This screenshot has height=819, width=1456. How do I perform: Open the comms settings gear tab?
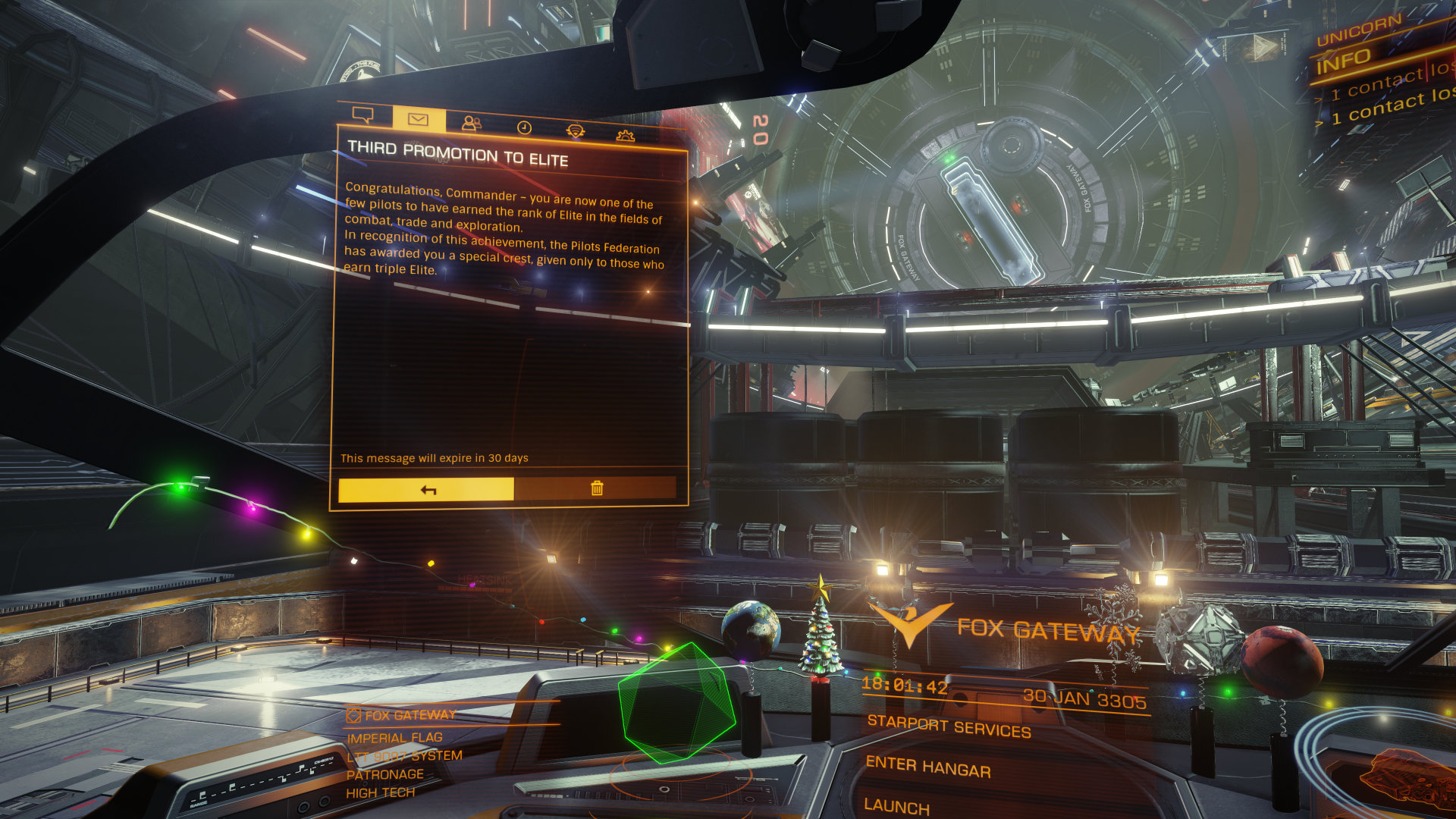coord(625,136)
